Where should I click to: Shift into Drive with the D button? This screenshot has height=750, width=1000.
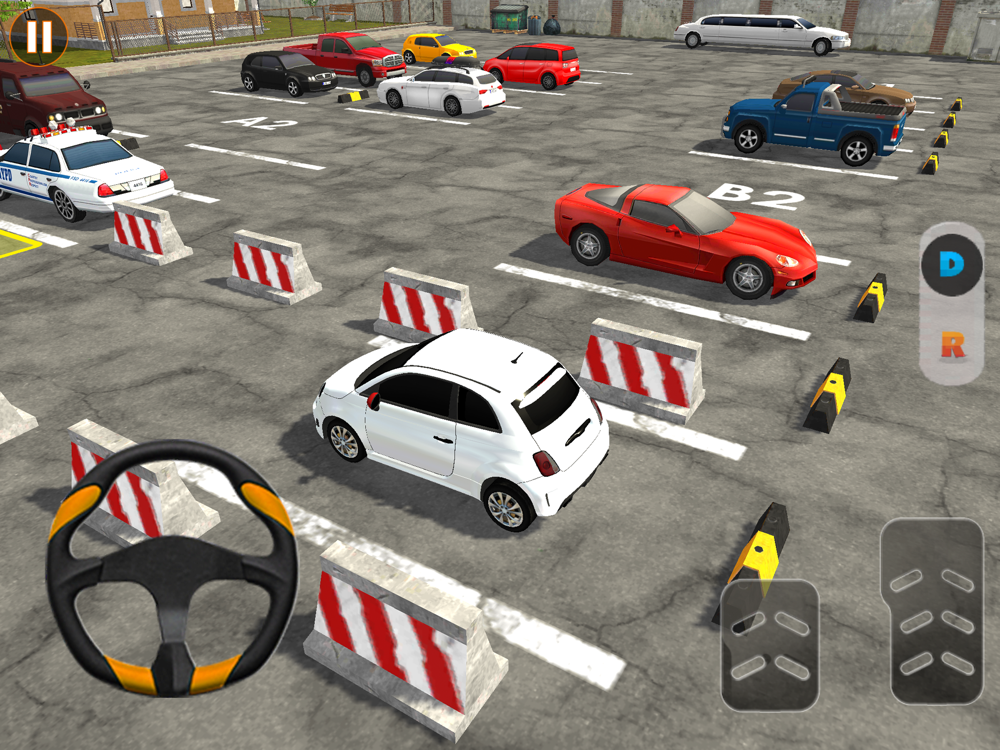click(951, 265)
